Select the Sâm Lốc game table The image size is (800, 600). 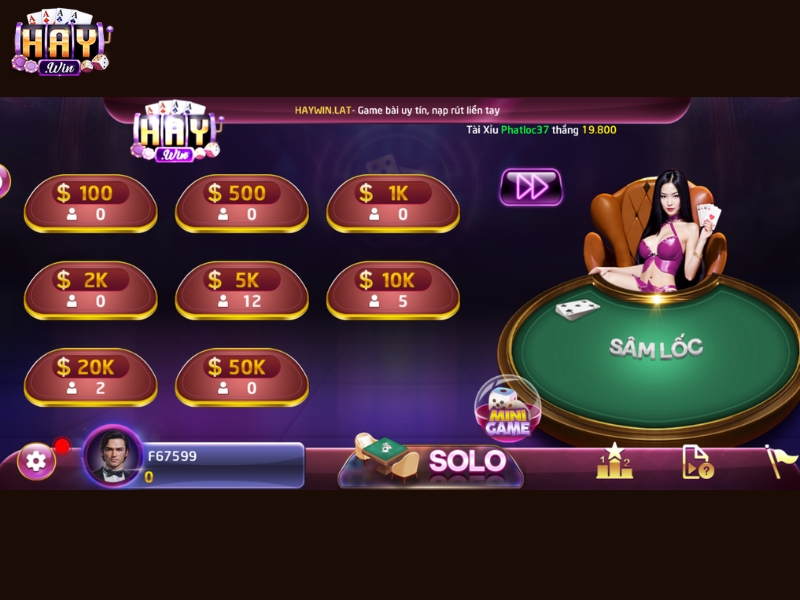(x=656, y=348)
